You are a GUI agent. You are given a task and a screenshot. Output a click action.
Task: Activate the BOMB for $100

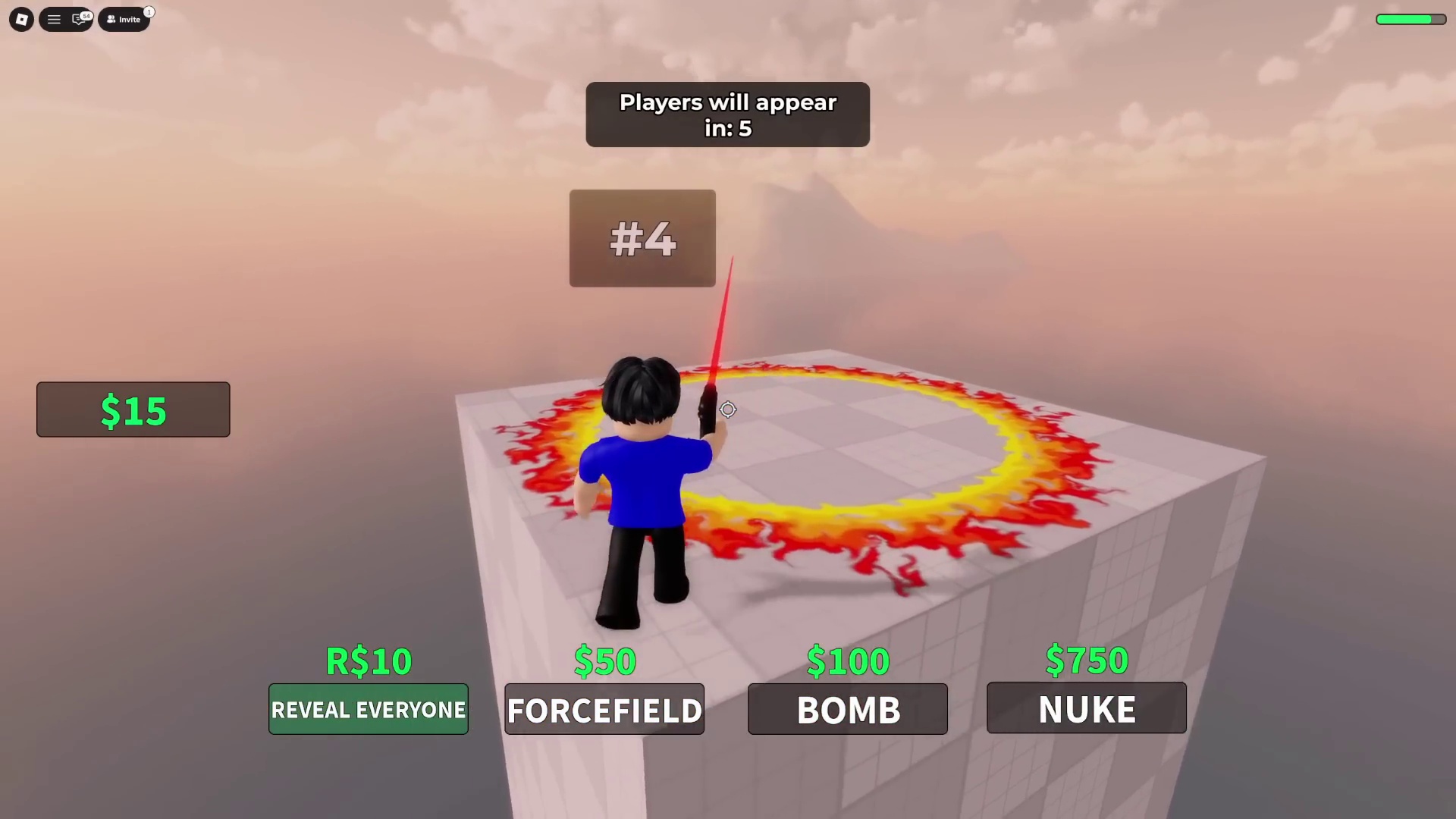[x=847, y=710]
